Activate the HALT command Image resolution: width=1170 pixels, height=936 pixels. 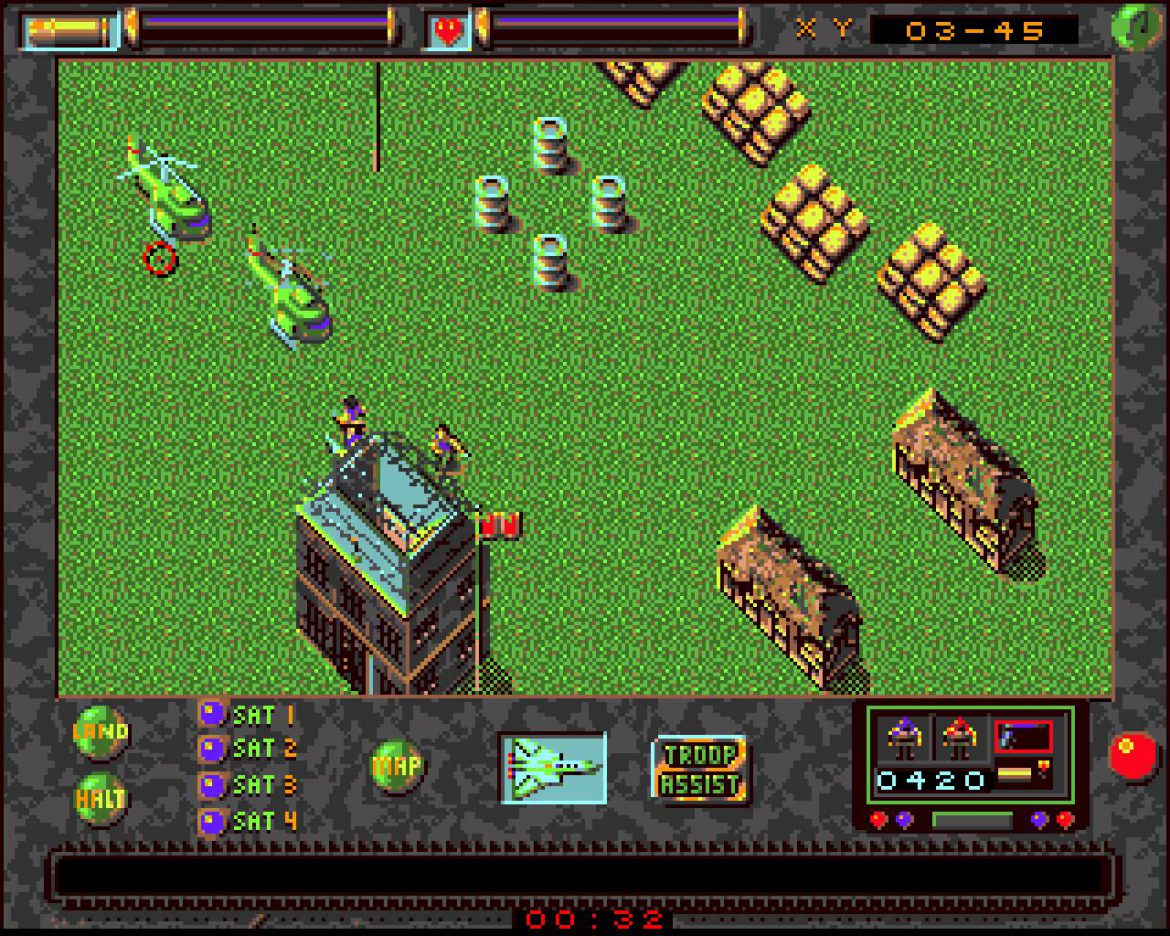[101, 798]
